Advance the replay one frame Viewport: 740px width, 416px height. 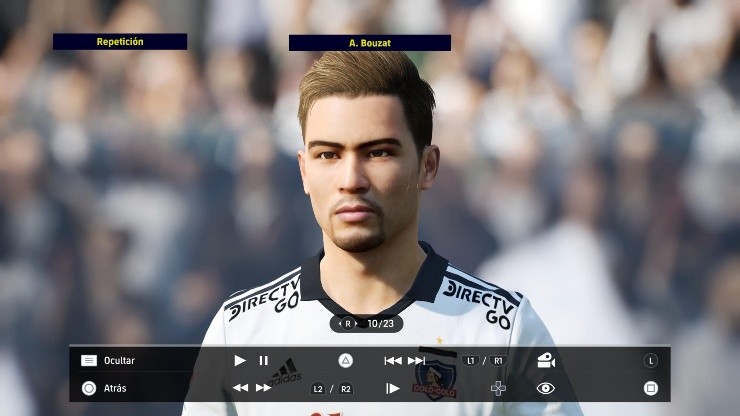tap(393, 388)
